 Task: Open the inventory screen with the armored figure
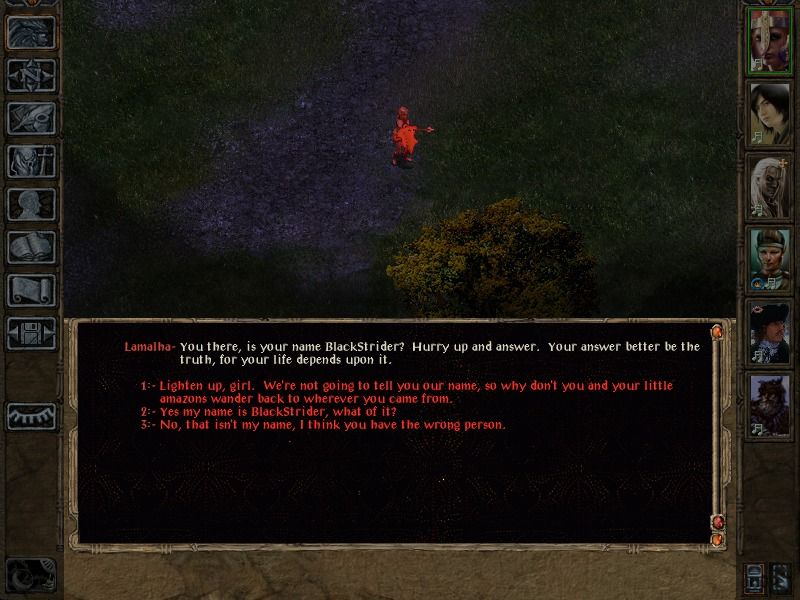(30, 161)
